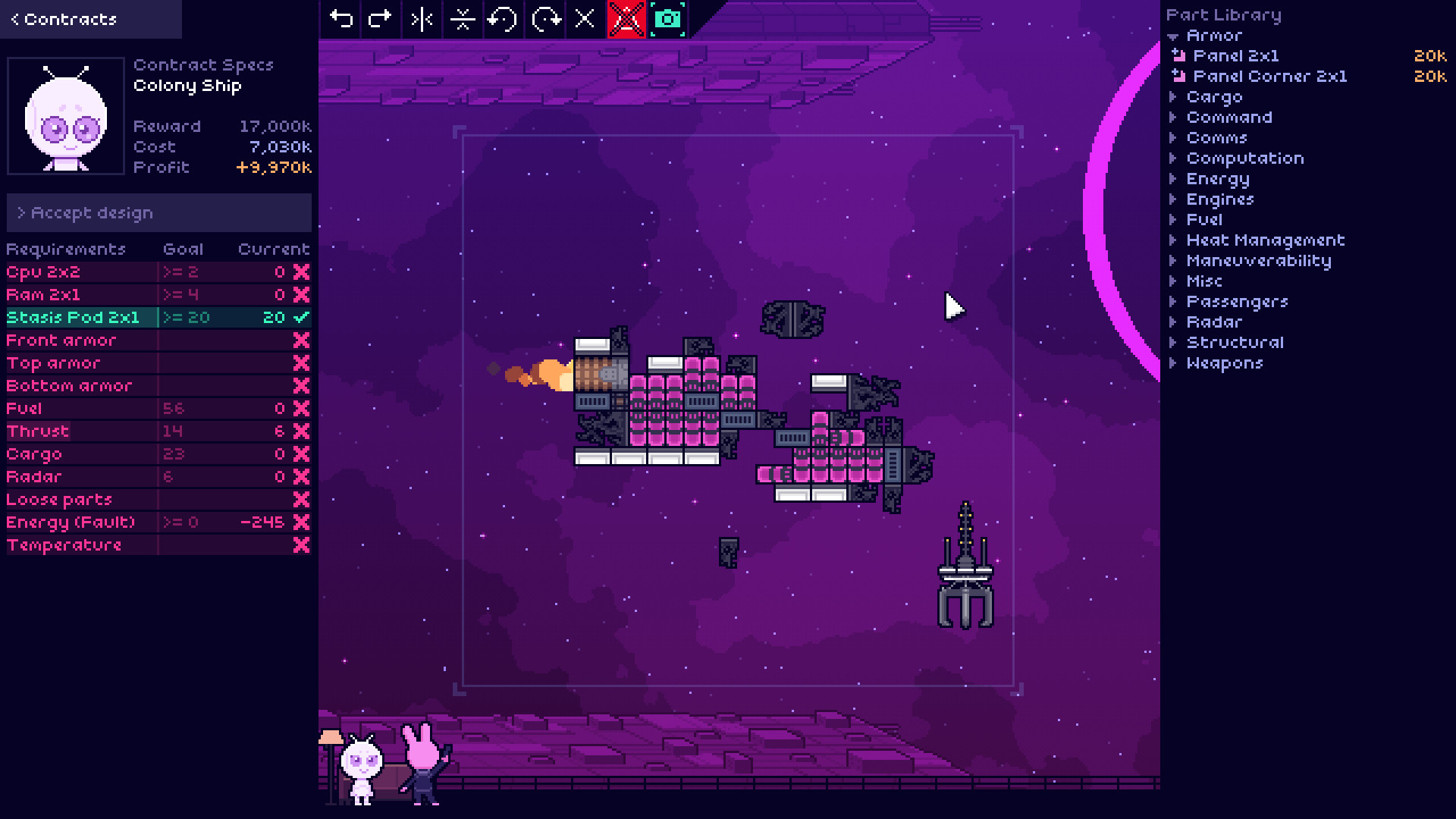Go back to Contracts
This screenshot has width=1456, height=819.
point(64,20)
